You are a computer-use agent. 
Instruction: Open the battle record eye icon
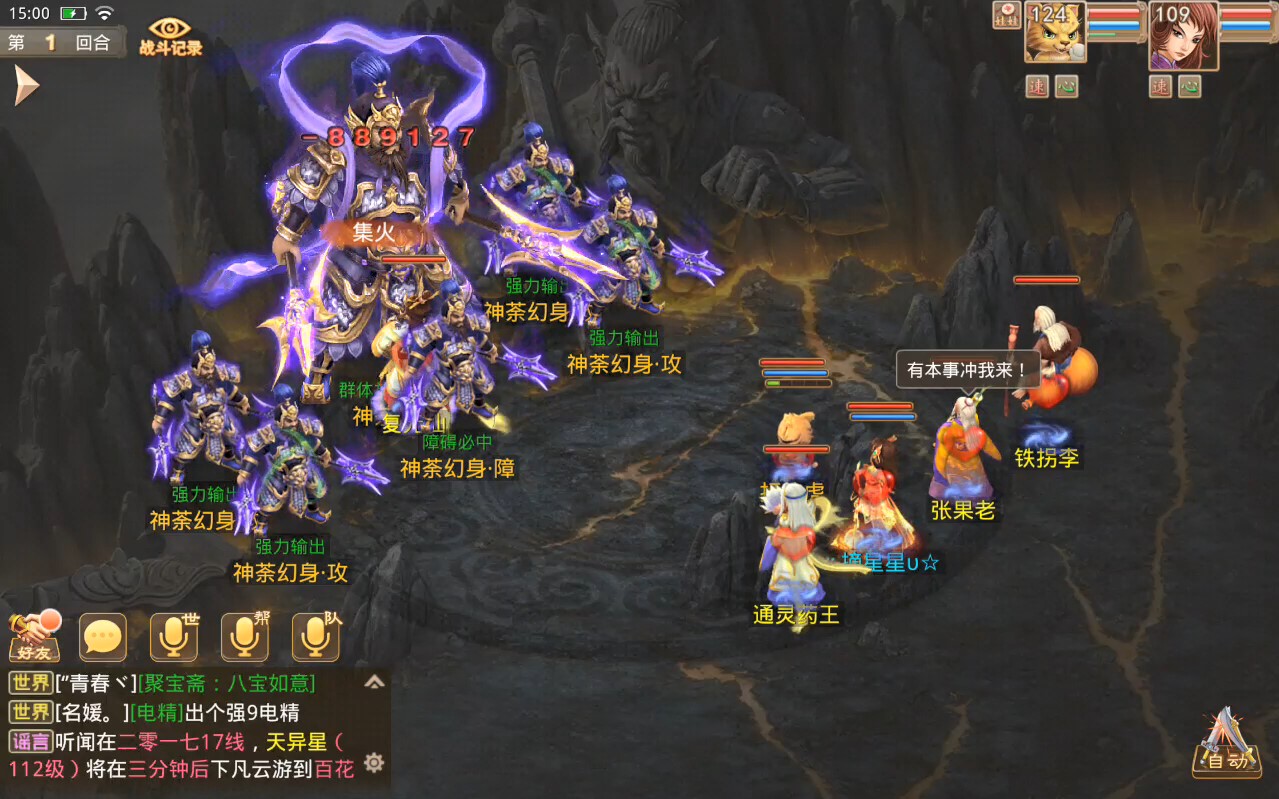click(x=170, y=36)
